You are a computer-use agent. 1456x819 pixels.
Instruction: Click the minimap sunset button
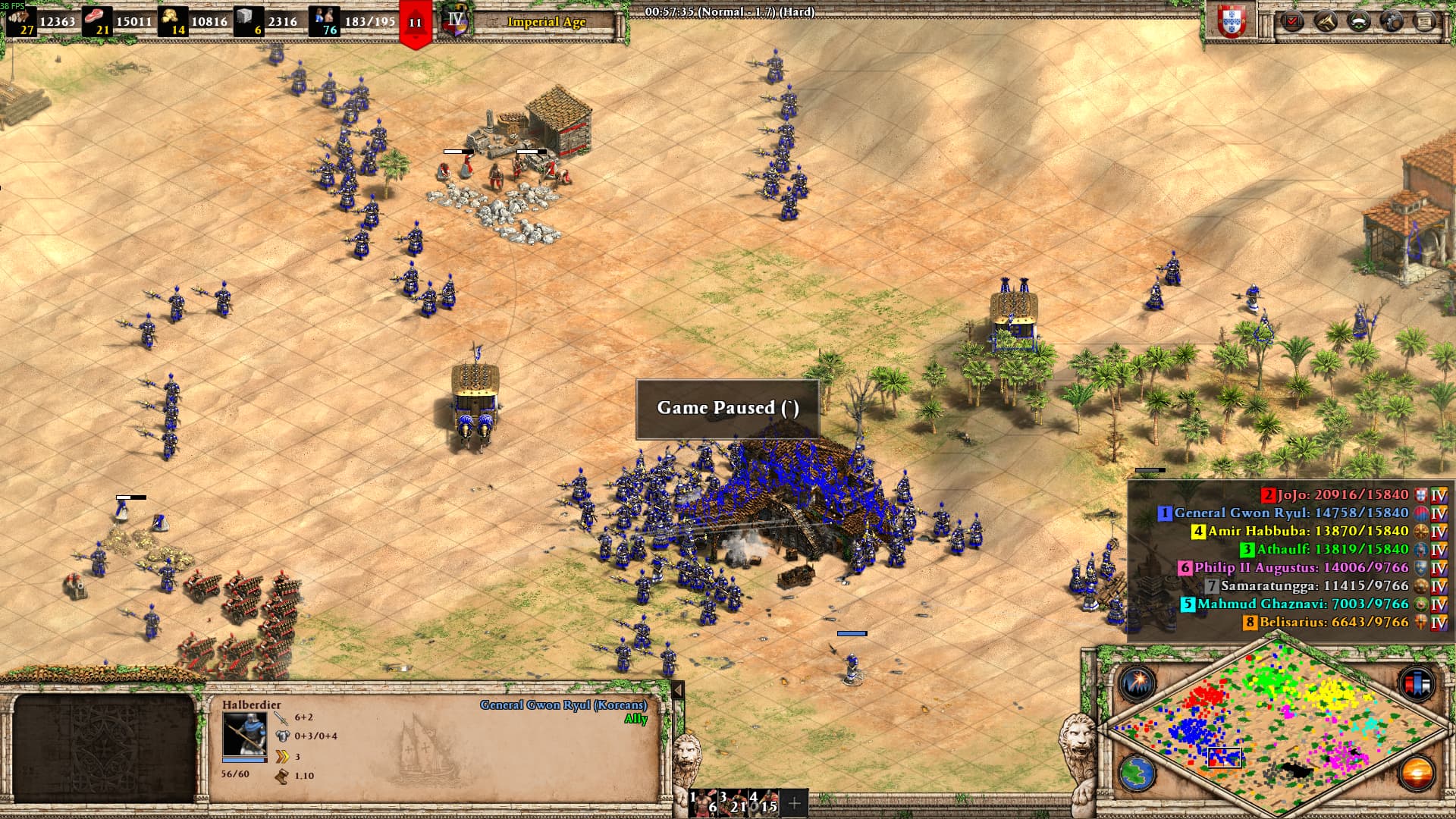(1415, 773)
